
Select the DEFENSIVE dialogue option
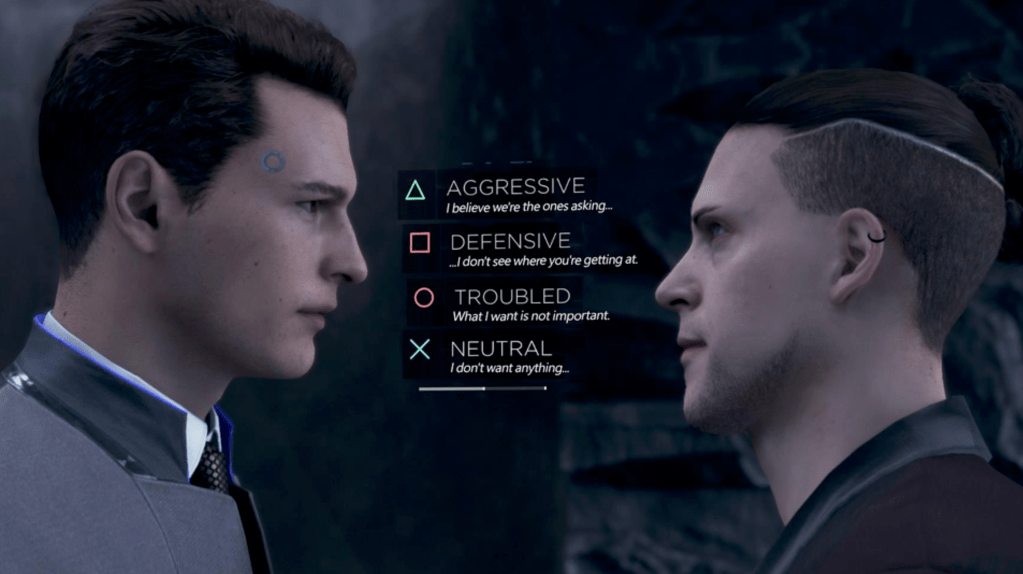[x=510, y=242]
